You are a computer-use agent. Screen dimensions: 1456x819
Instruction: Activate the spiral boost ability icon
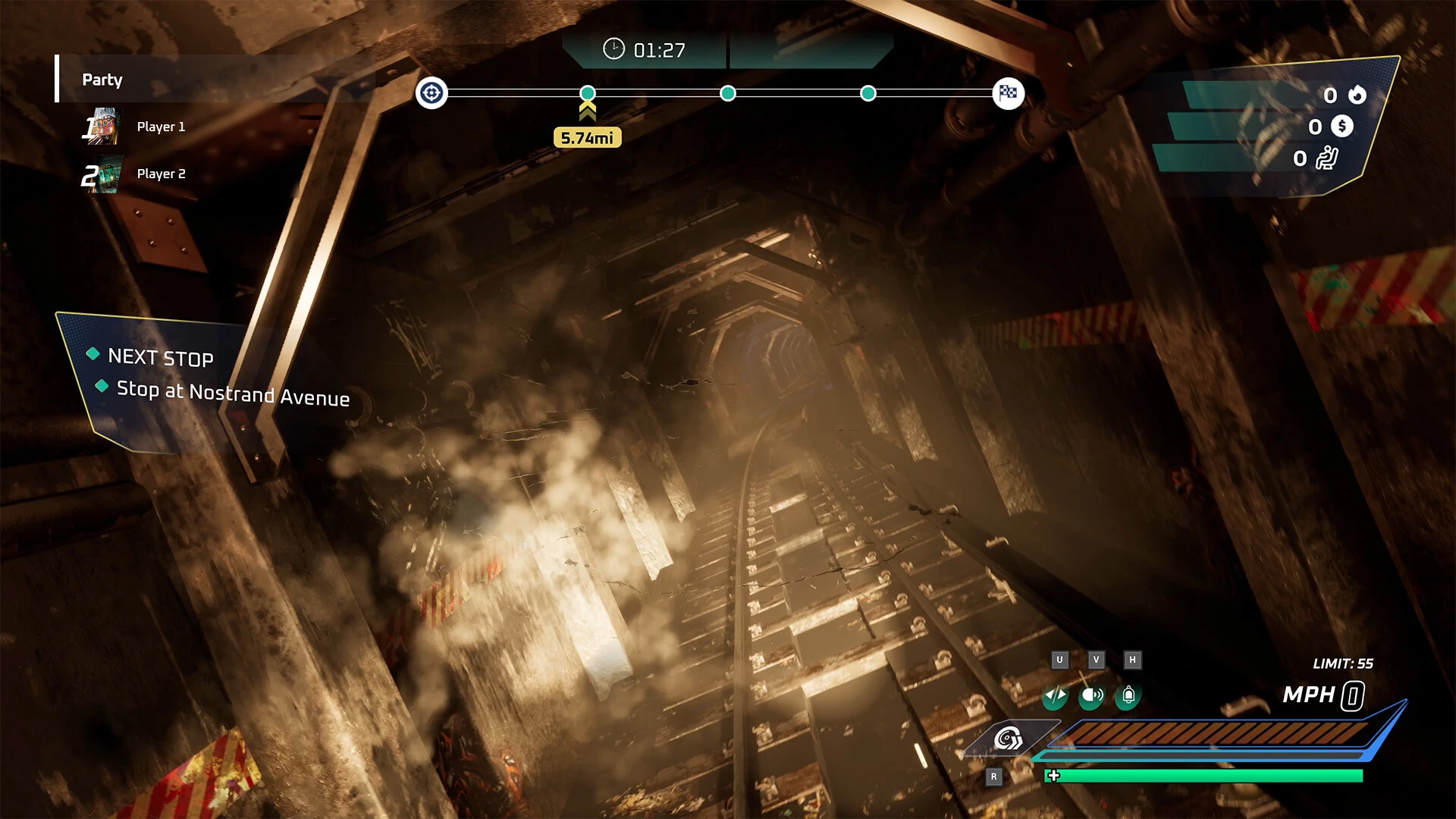[x=1009, y=737]
